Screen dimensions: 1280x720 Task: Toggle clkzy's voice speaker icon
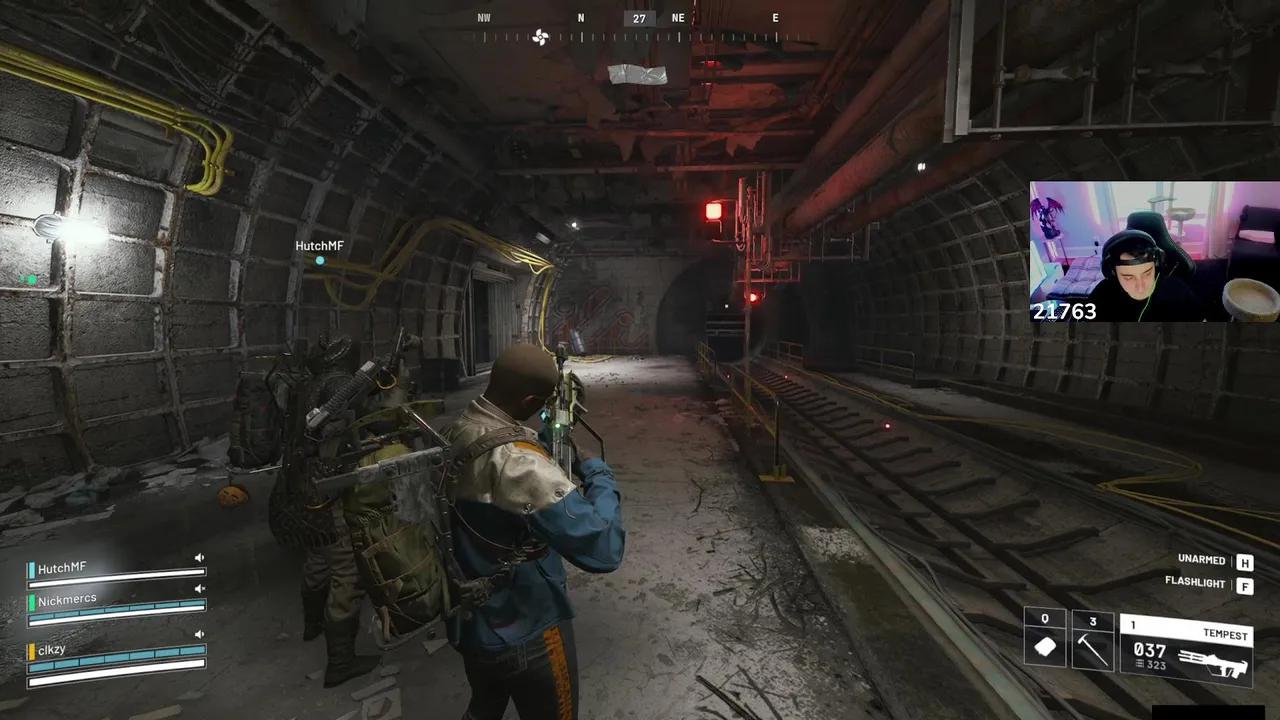[199, 634]
